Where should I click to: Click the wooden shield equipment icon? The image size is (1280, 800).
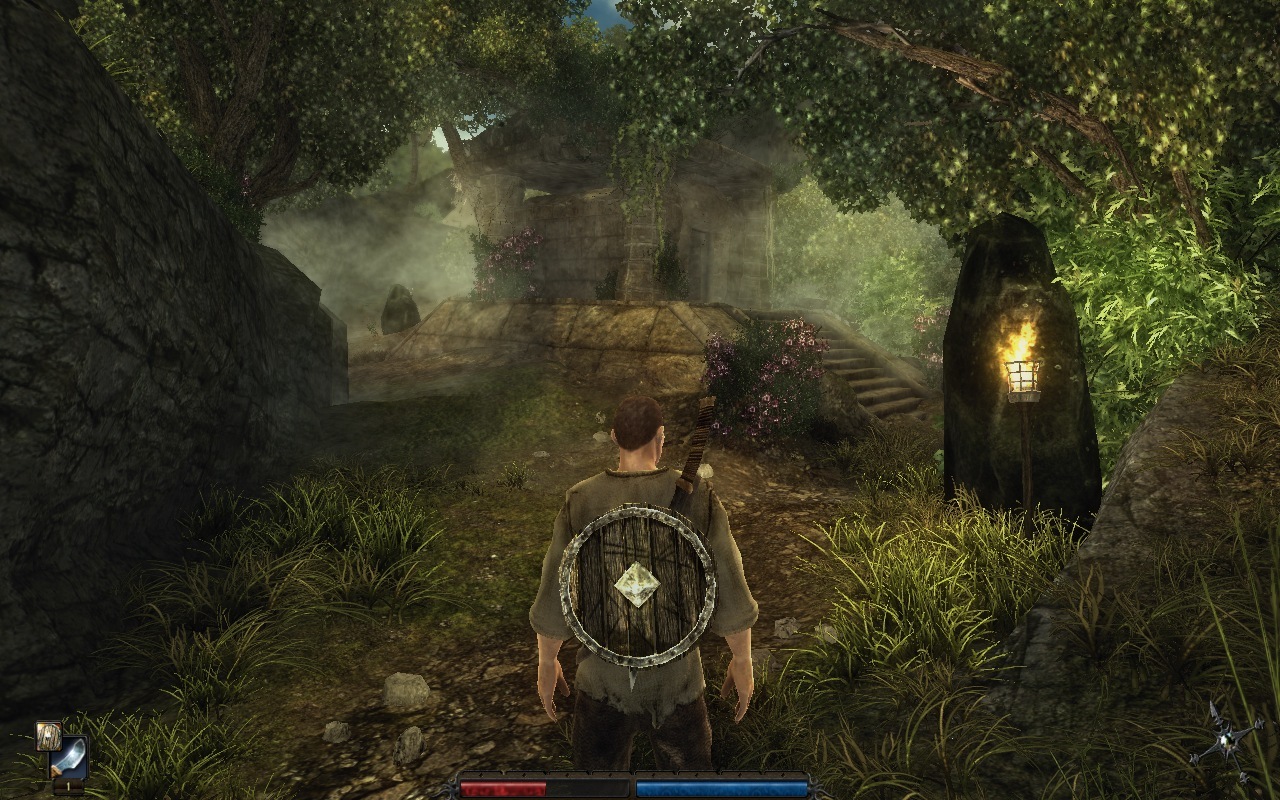[48, 735]
